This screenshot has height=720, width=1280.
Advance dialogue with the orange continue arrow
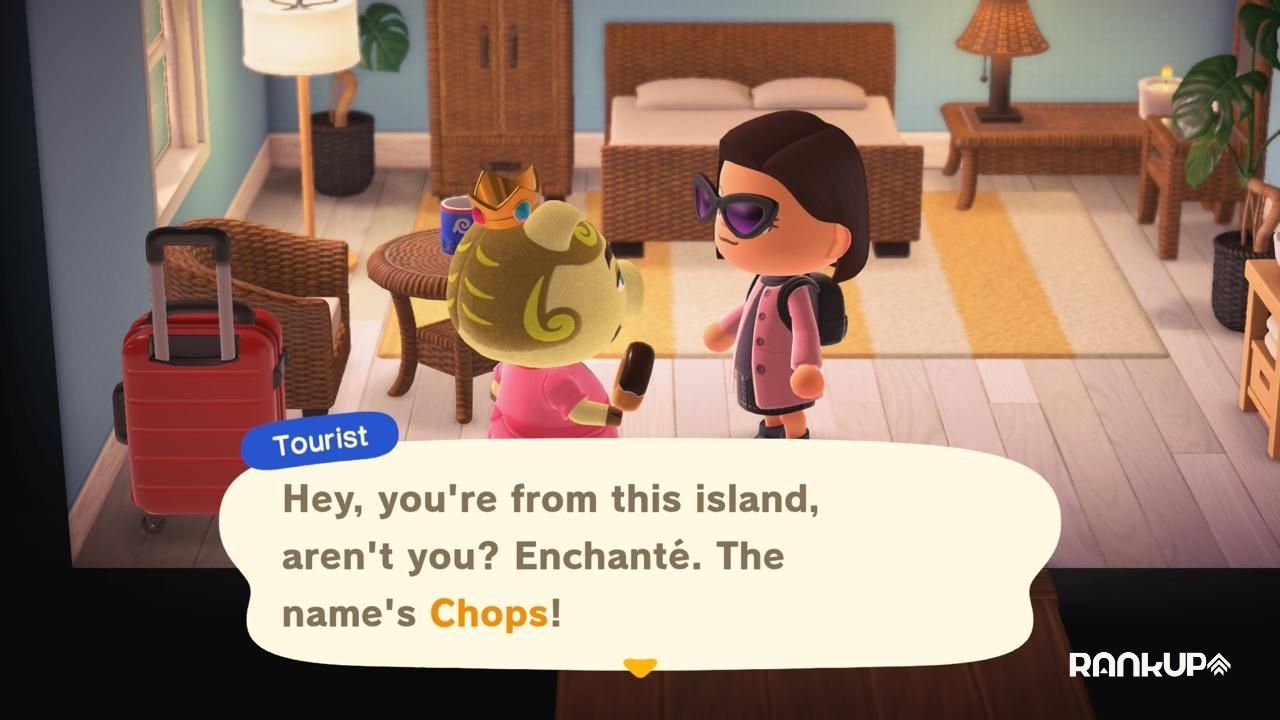pos(639,666)
